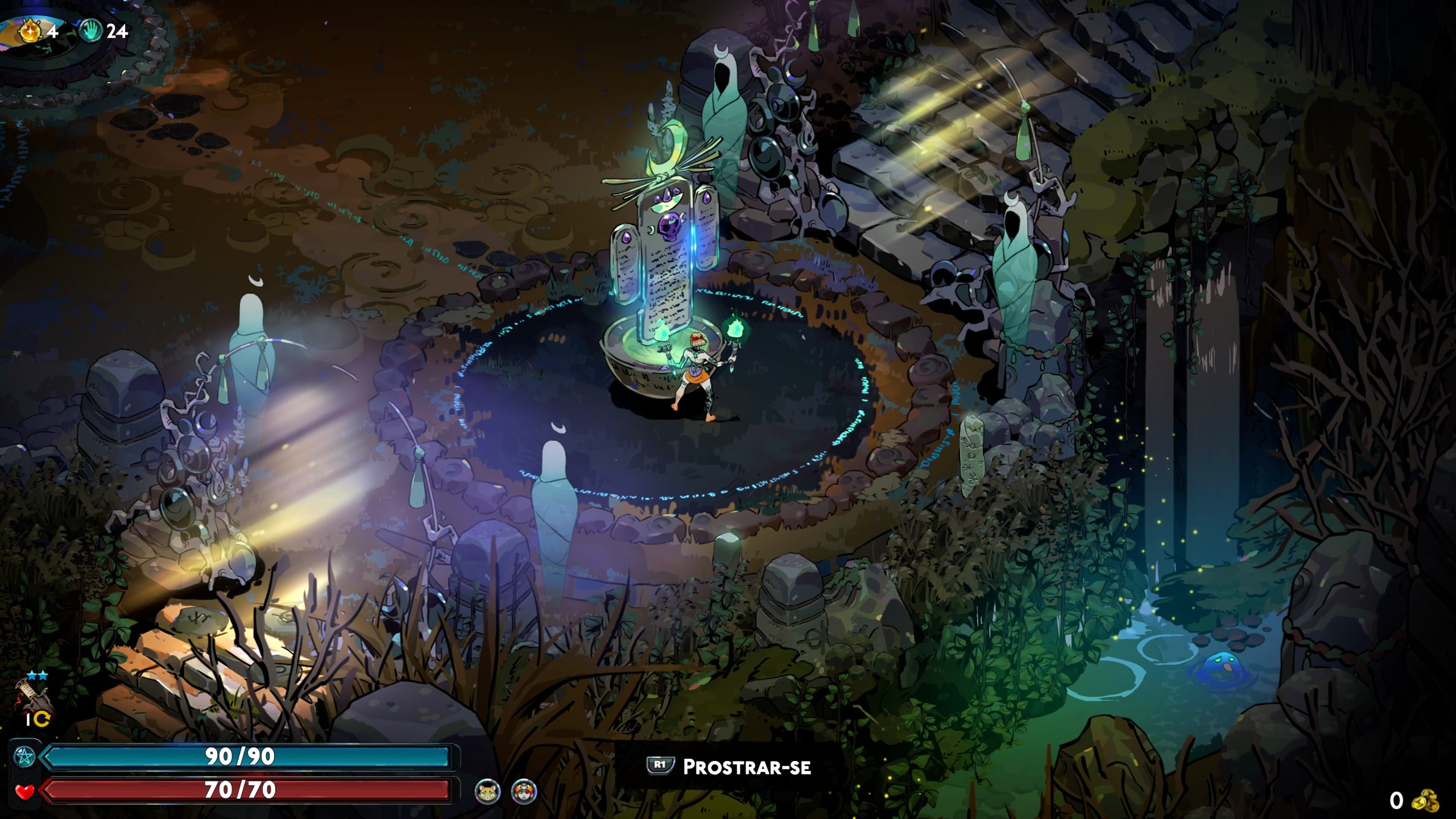Image resolution: width=1456 pixels, height=819 pixels.
Task: Click the golden nectar bottle icon
Action: click(30, 31)
